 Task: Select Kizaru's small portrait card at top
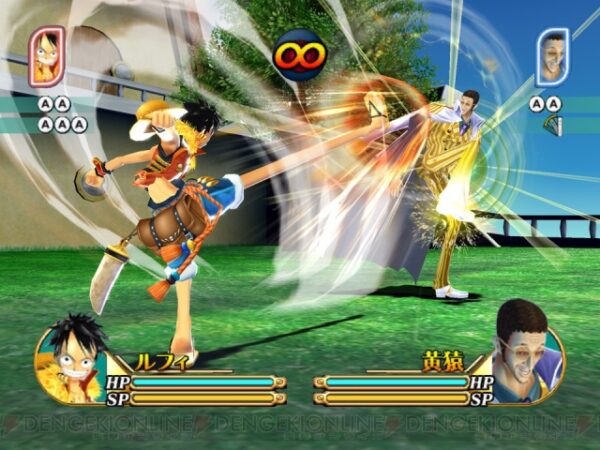pyautogui.click(x=552, y=57)
